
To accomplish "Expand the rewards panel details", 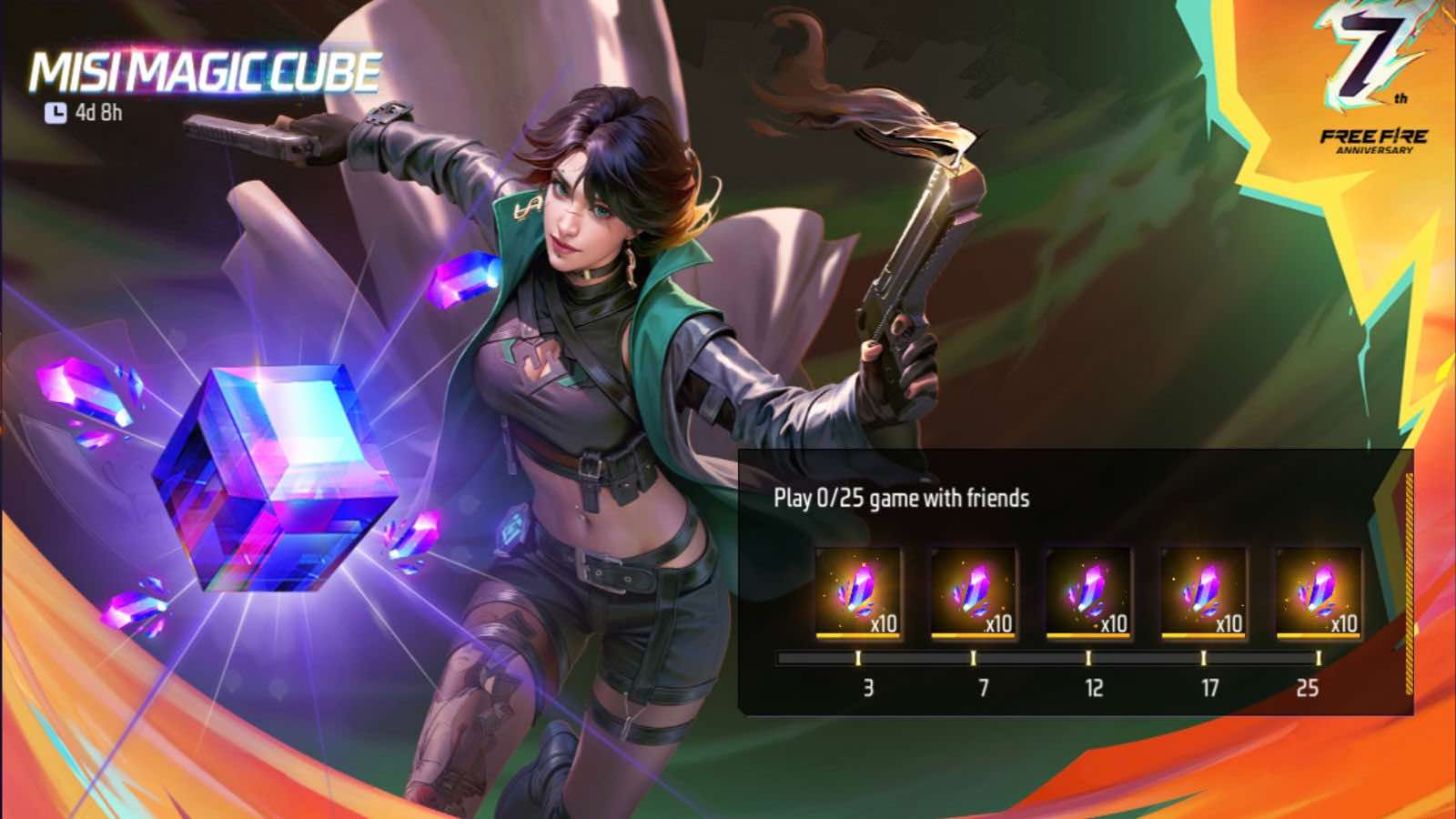I will coord(1074,582).
